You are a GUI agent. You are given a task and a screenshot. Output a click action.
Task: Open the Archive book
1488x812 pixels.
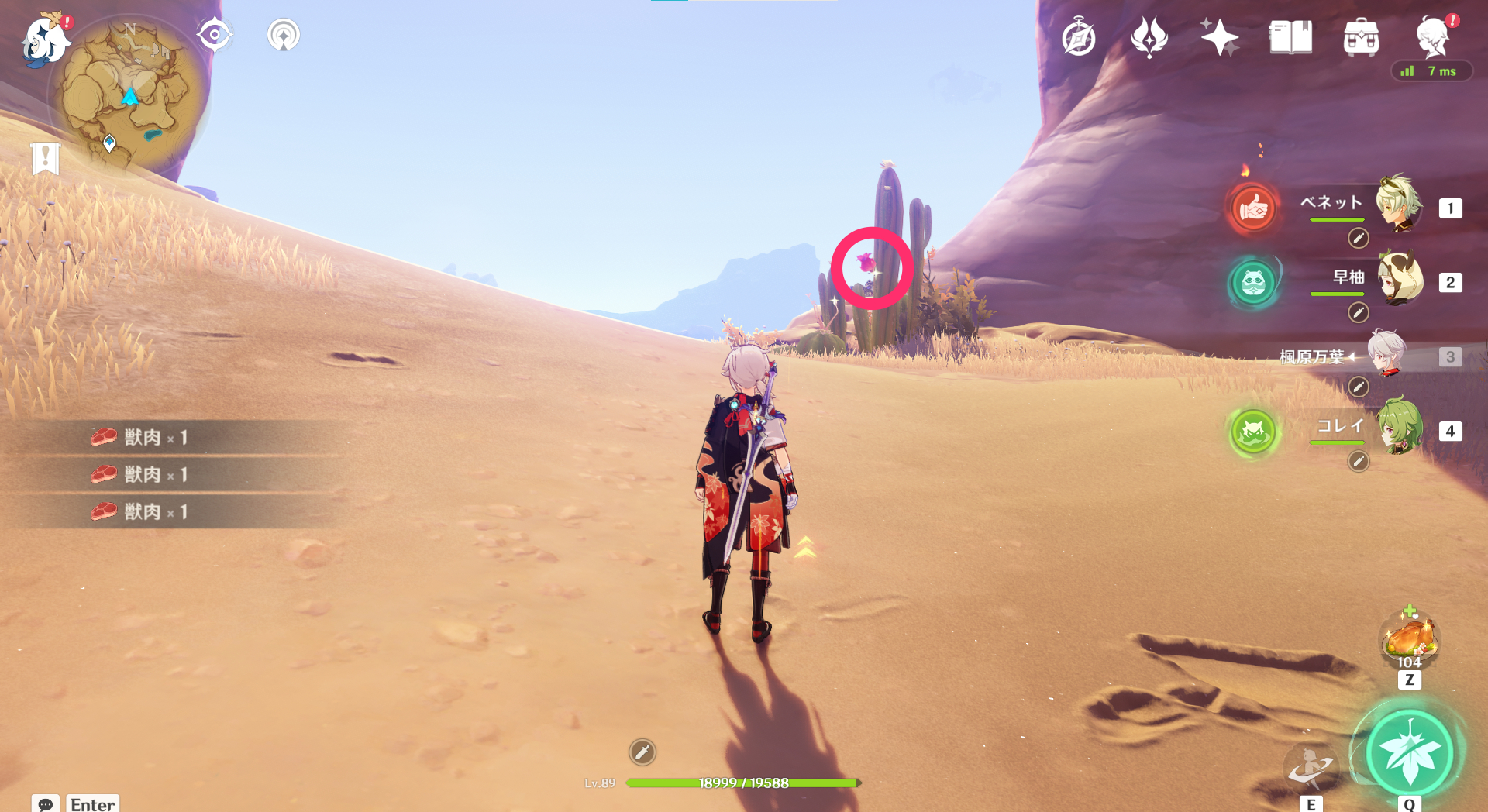pos(1289,36)
